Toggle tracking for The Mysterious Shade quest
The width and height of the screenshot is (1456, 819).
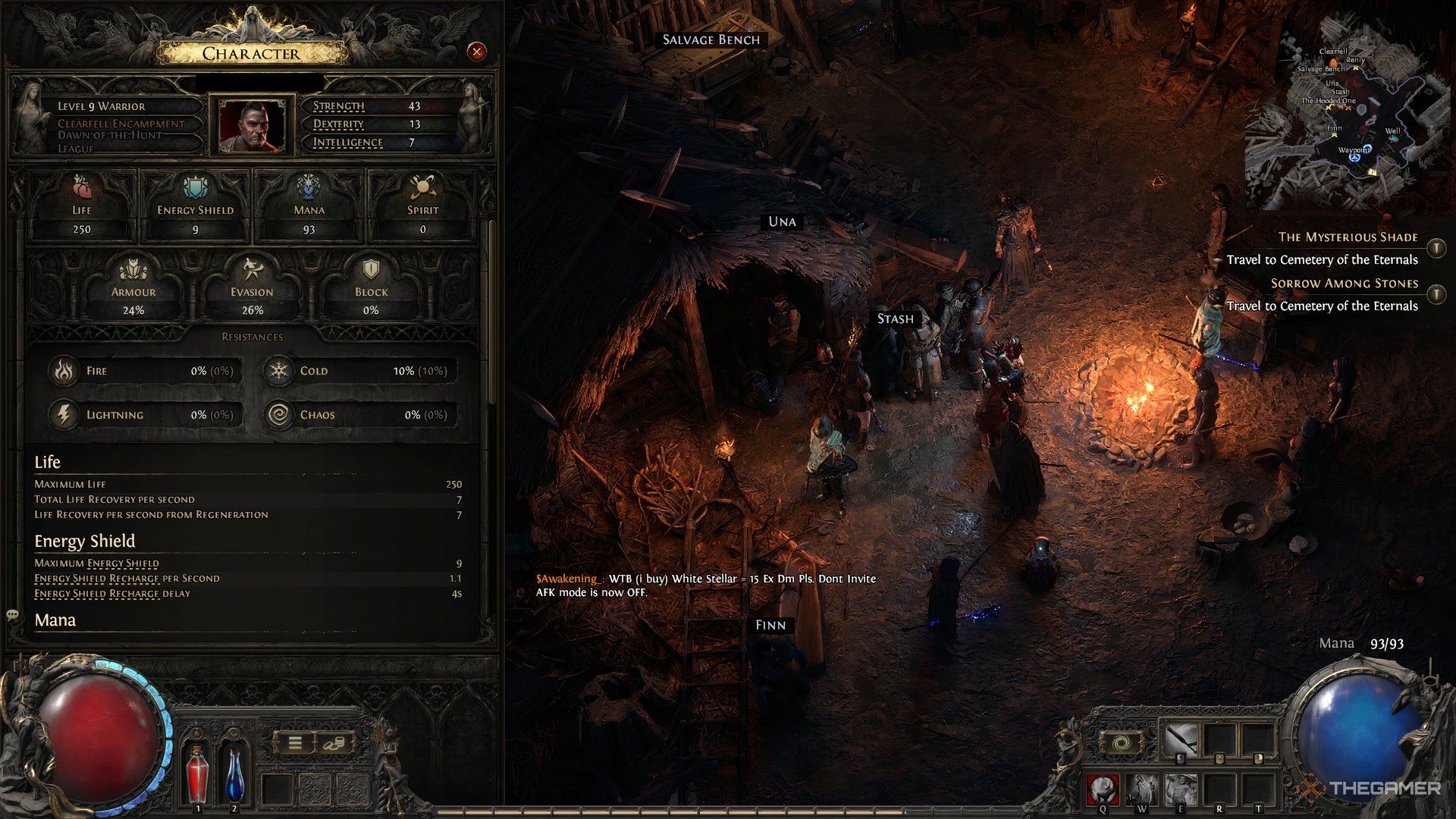point(1438,247)
